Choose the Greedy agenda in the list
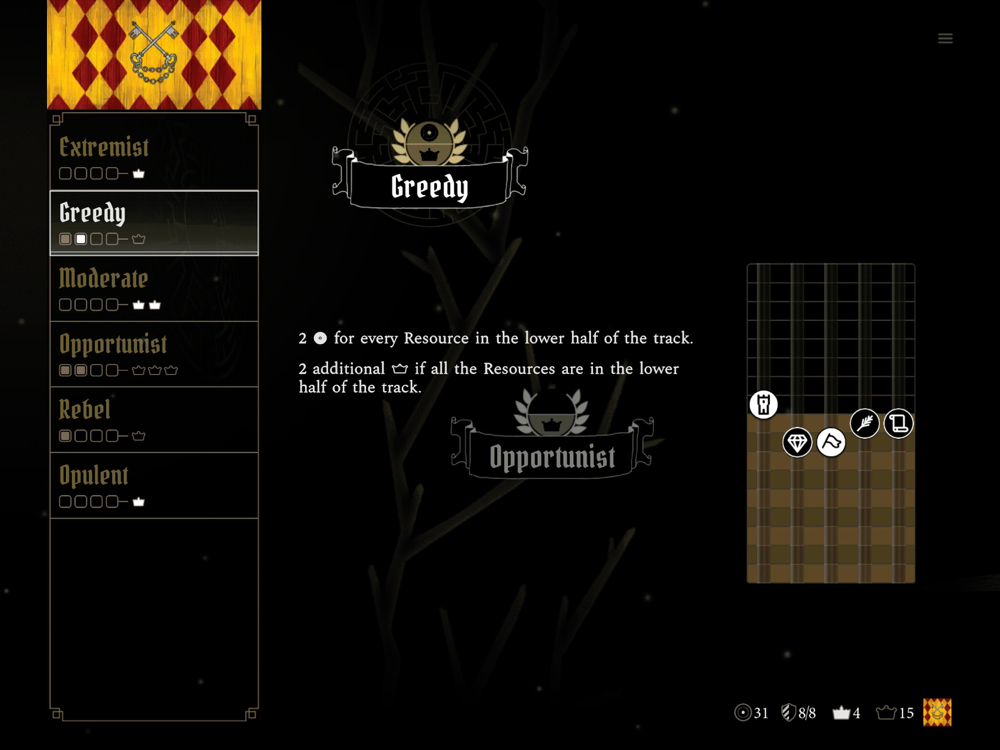The height and width of the screenshot is (750, 1000). [154, 223]
